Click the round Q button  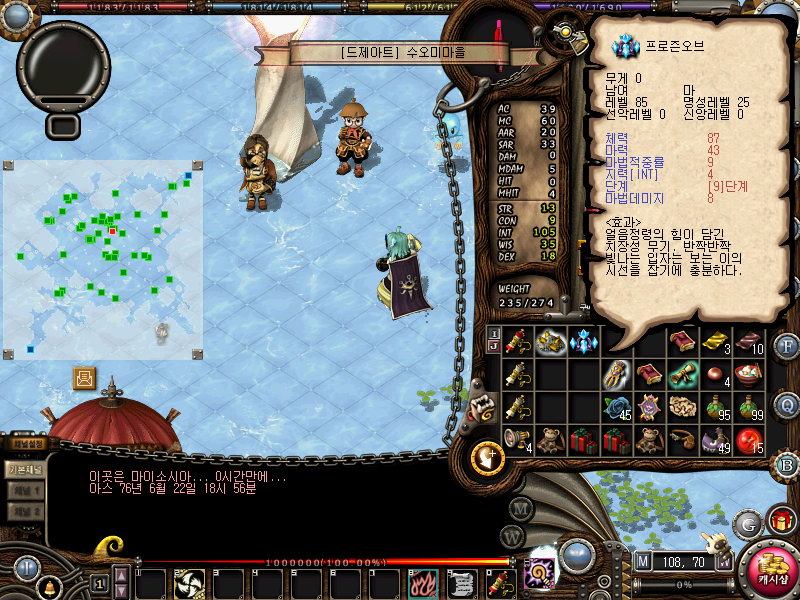[787, 405]
